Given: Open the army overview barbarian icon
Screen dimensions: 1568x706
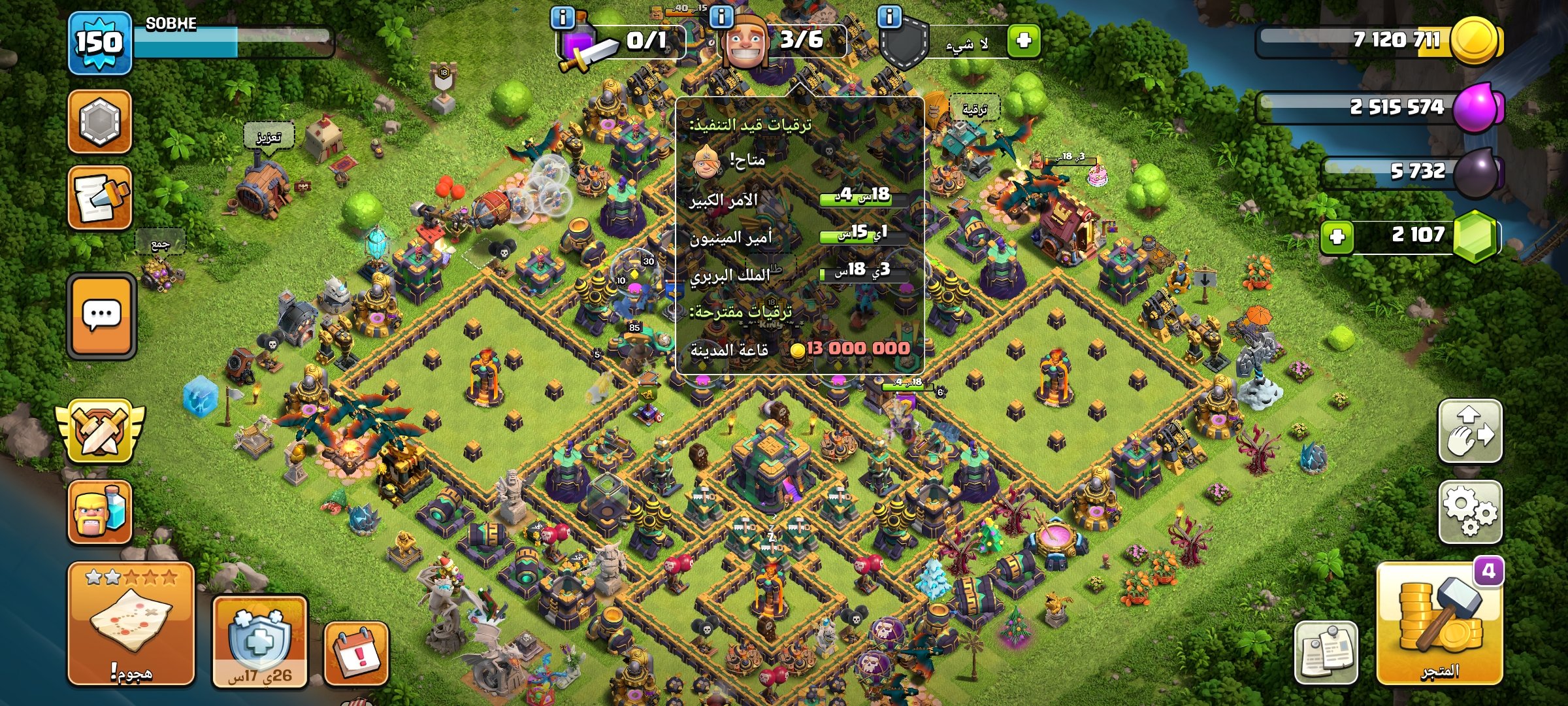Looking at the screenshot, I should point(100,512).
